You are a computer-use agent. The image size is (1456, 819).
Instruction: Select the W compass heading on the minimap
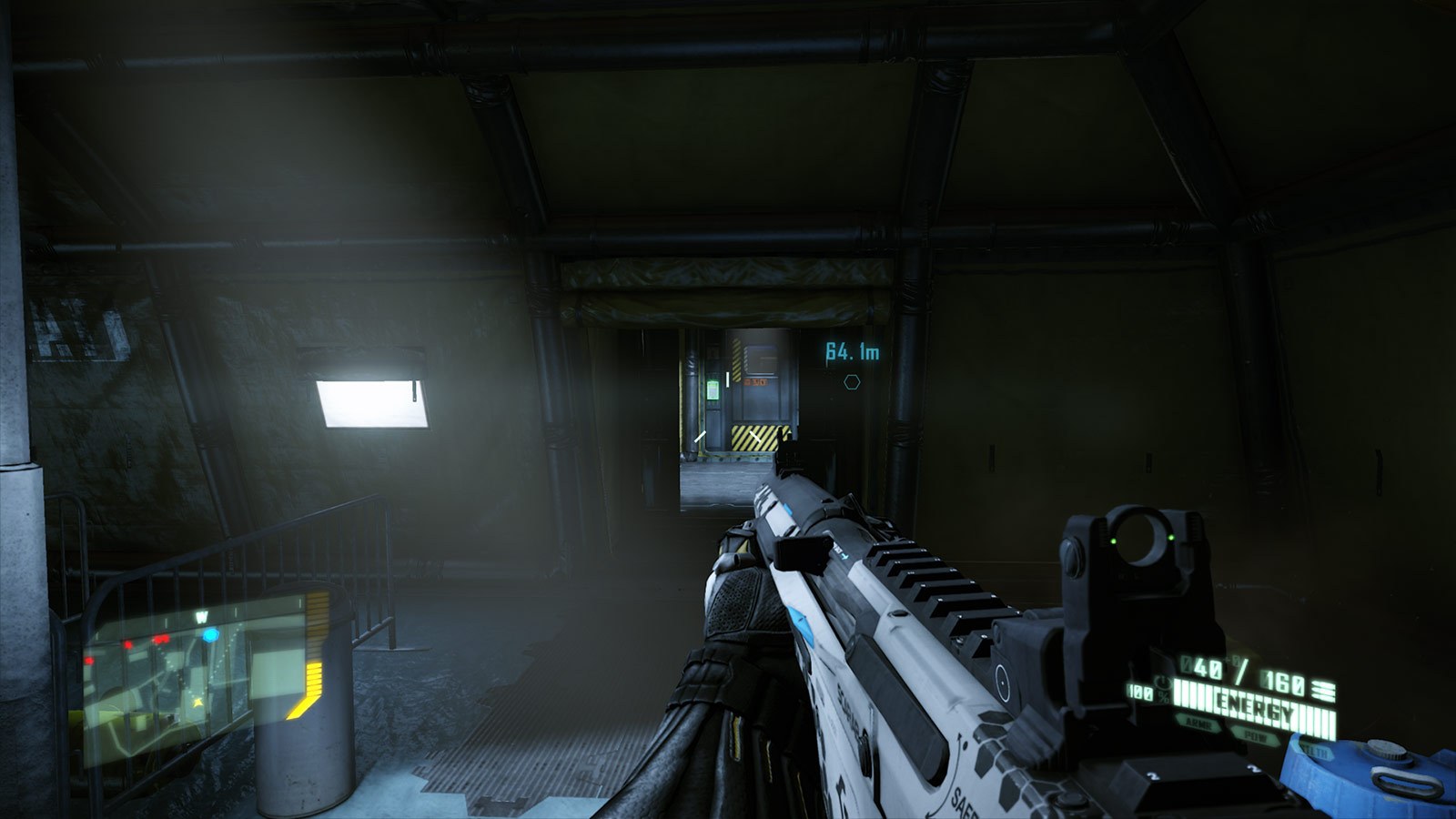point(204,615)
